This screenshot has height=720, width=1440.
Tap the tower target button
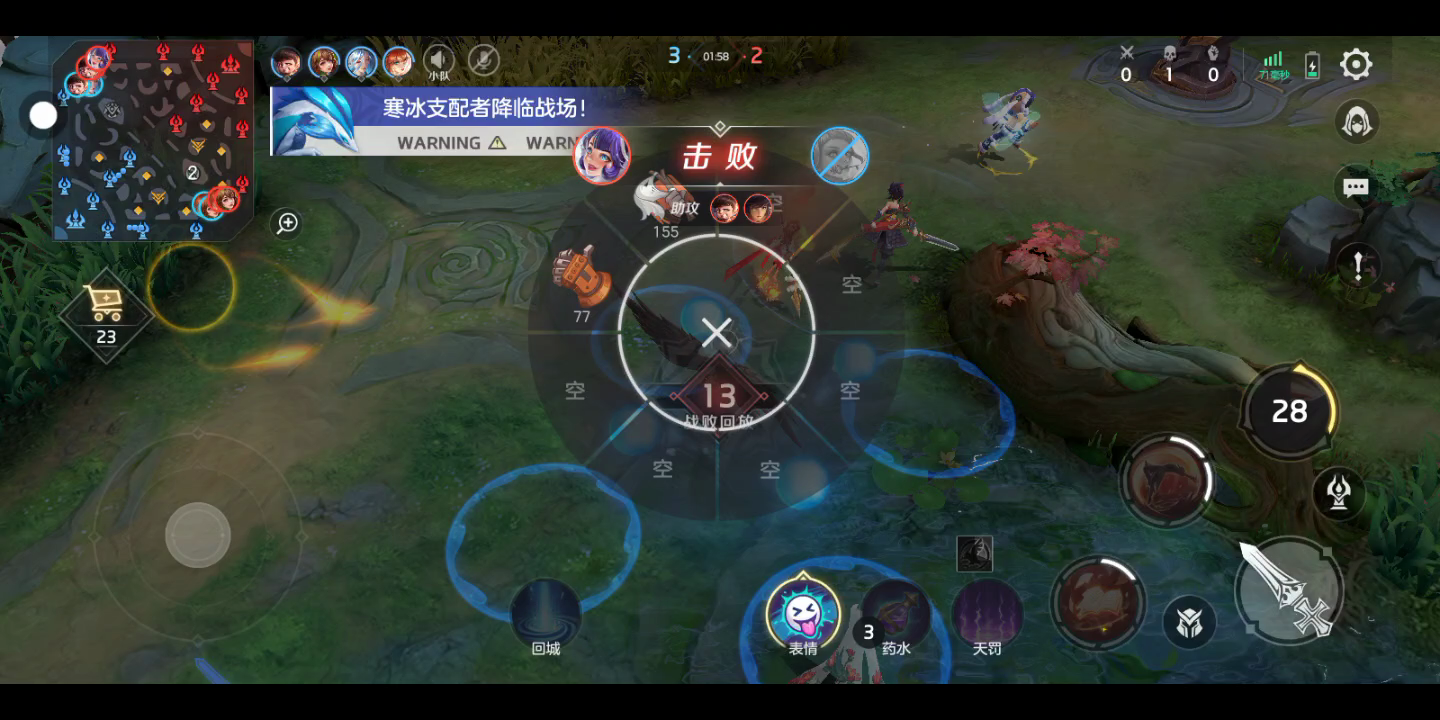click(1339, 492)
